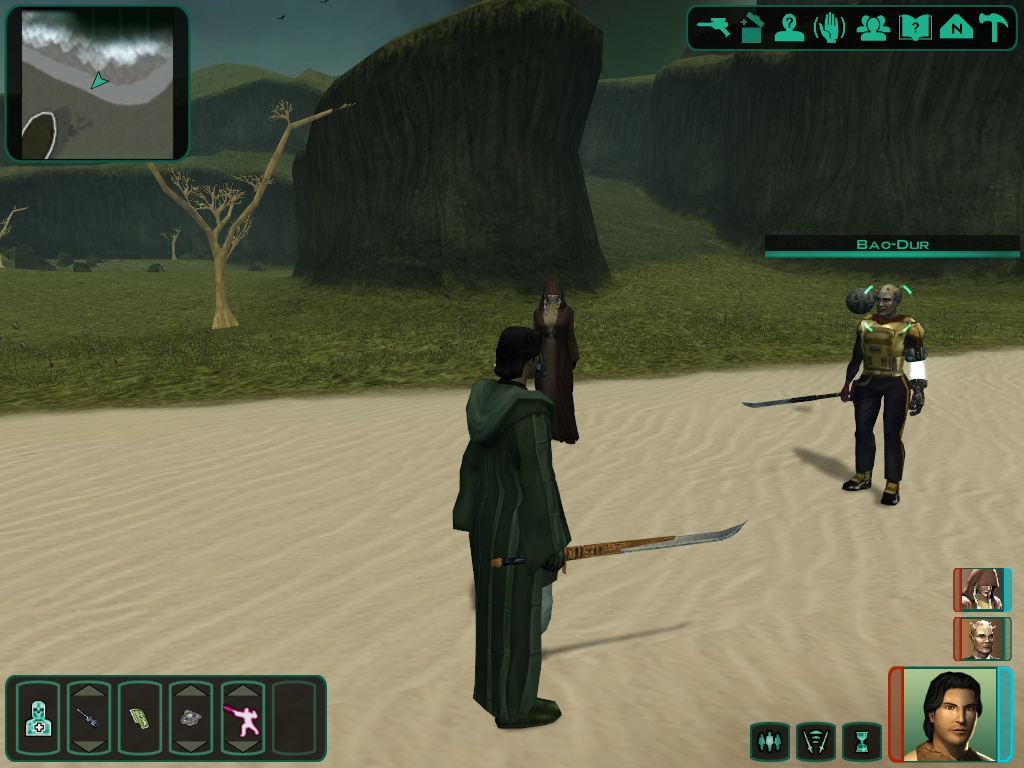1024x768 pixels.
Task: Switch party leader with three-figures button
Action: pos(768,742)
